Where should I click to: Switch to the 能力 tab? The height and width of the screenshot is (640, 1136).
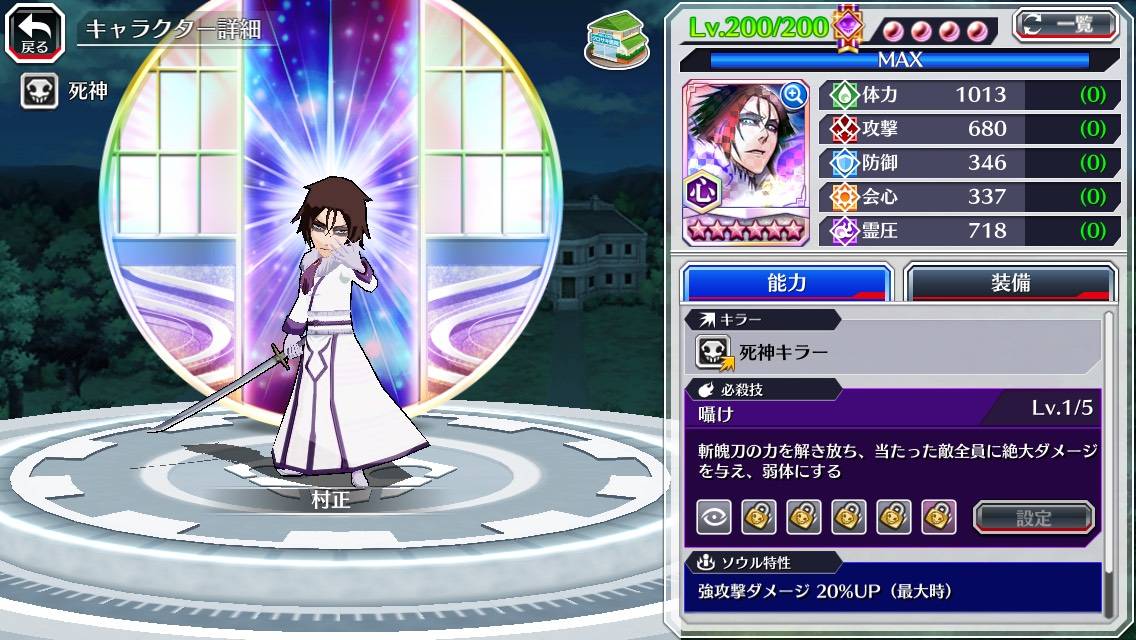786,283
